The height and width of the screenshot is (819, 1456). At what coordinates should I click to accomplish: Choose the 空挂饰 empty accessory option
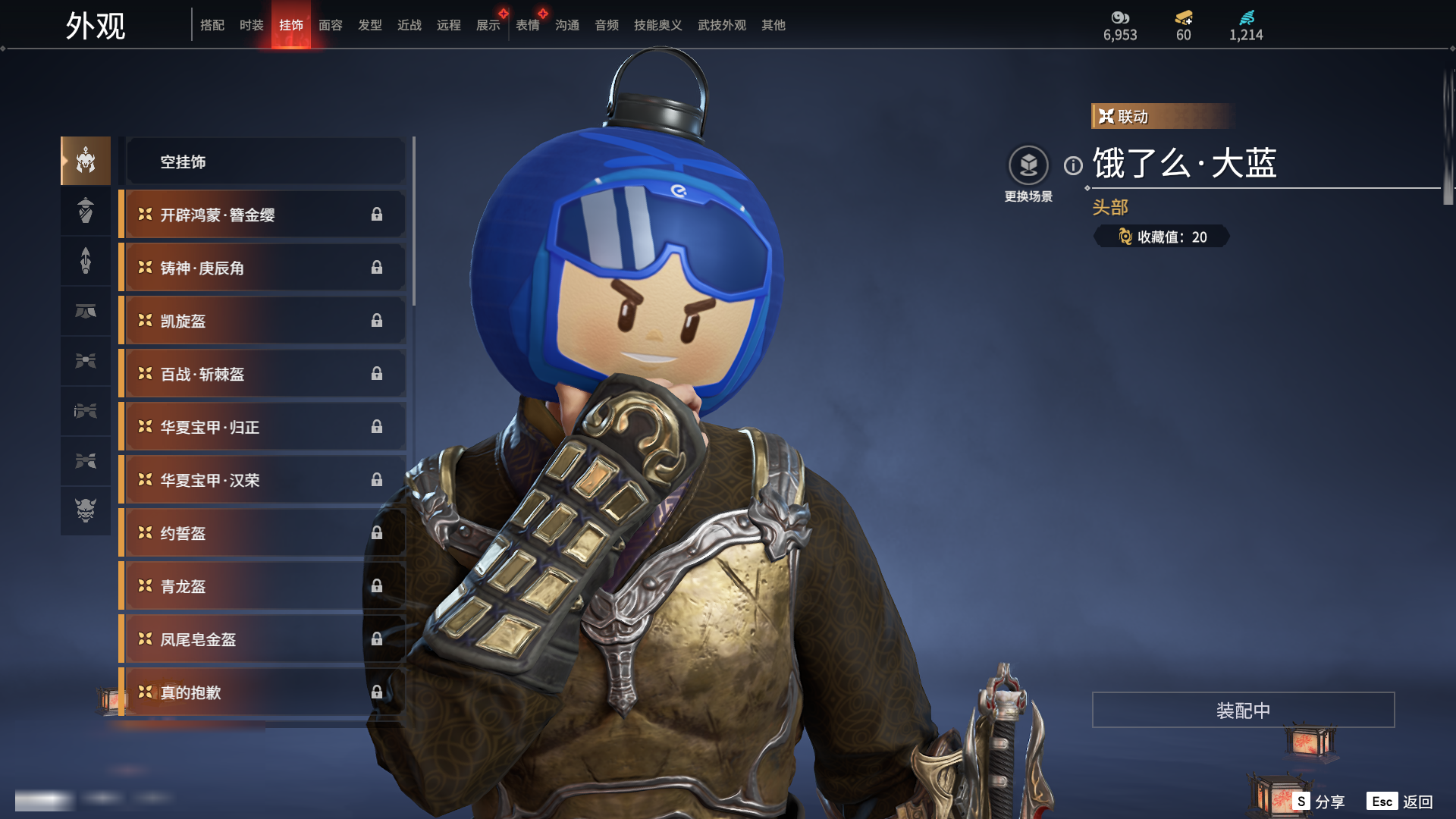[x=265, y=162]
